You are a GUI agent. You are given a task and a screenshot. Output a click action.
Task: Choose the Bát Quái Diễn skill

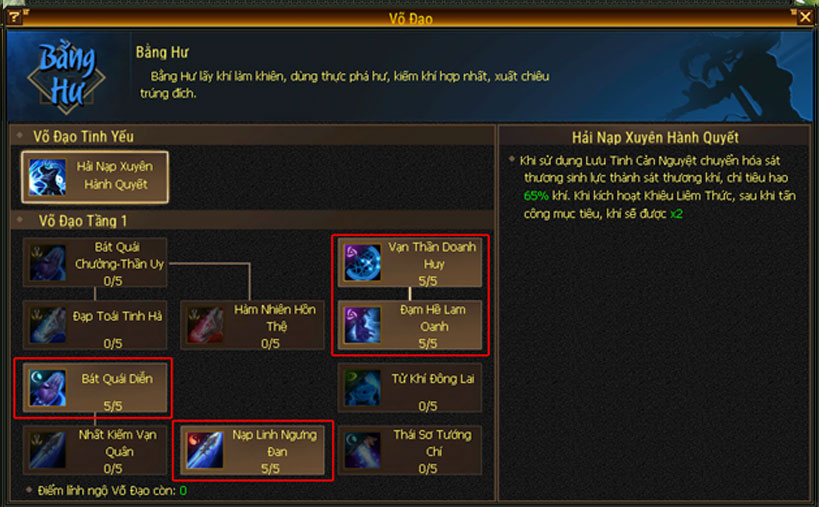point(95,387)
